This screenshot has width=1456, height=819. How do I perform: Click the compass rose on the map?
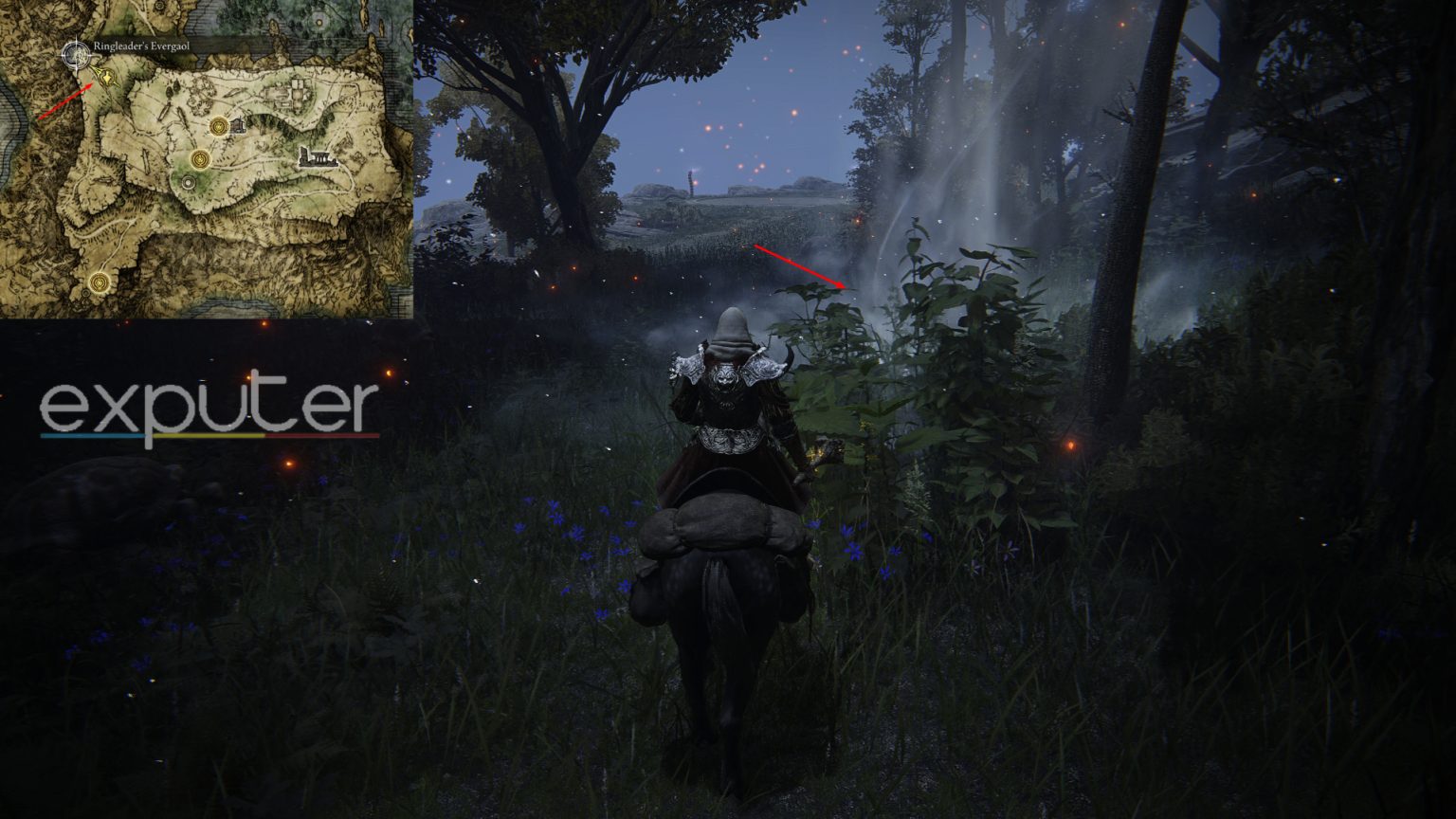(x=75, y=54)
